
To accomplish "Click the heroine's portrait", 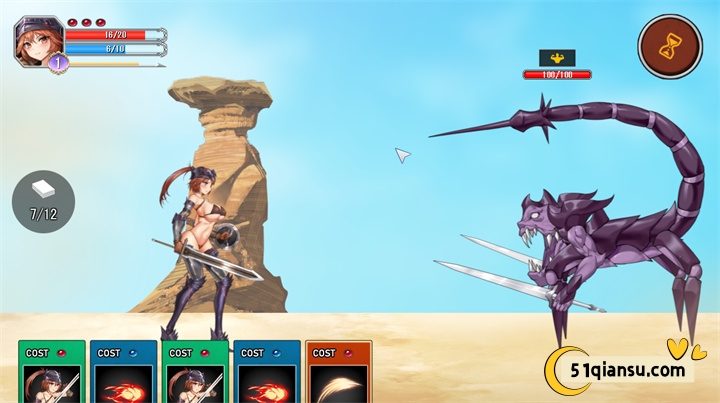I will pyautogui.click(x=39, y=42).
